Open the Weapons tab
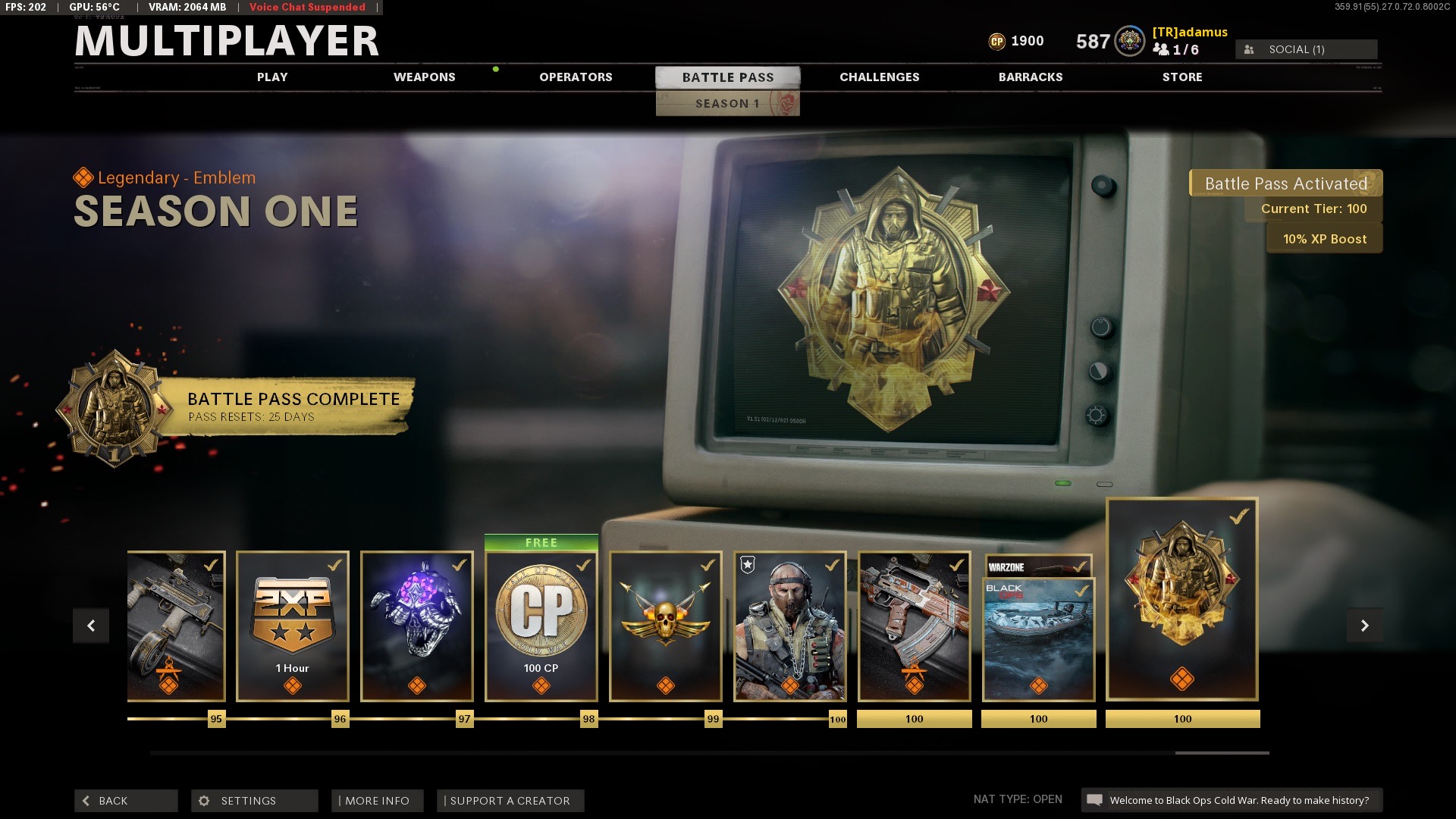Screen dimensions: 1456x819 (x=424, y=77)
